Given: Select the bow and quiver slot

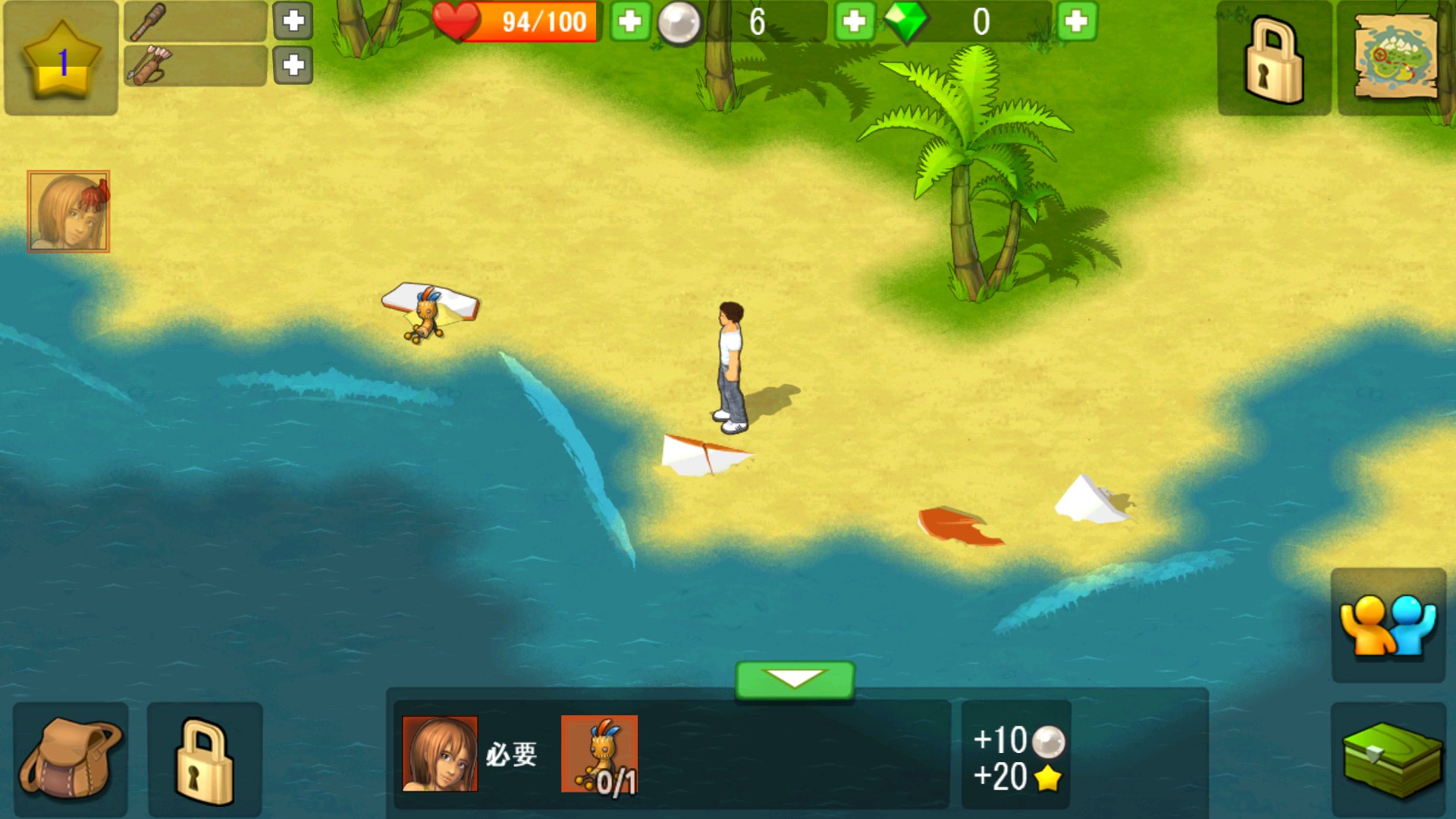Looking at the screenshot, I should [195, 65].
